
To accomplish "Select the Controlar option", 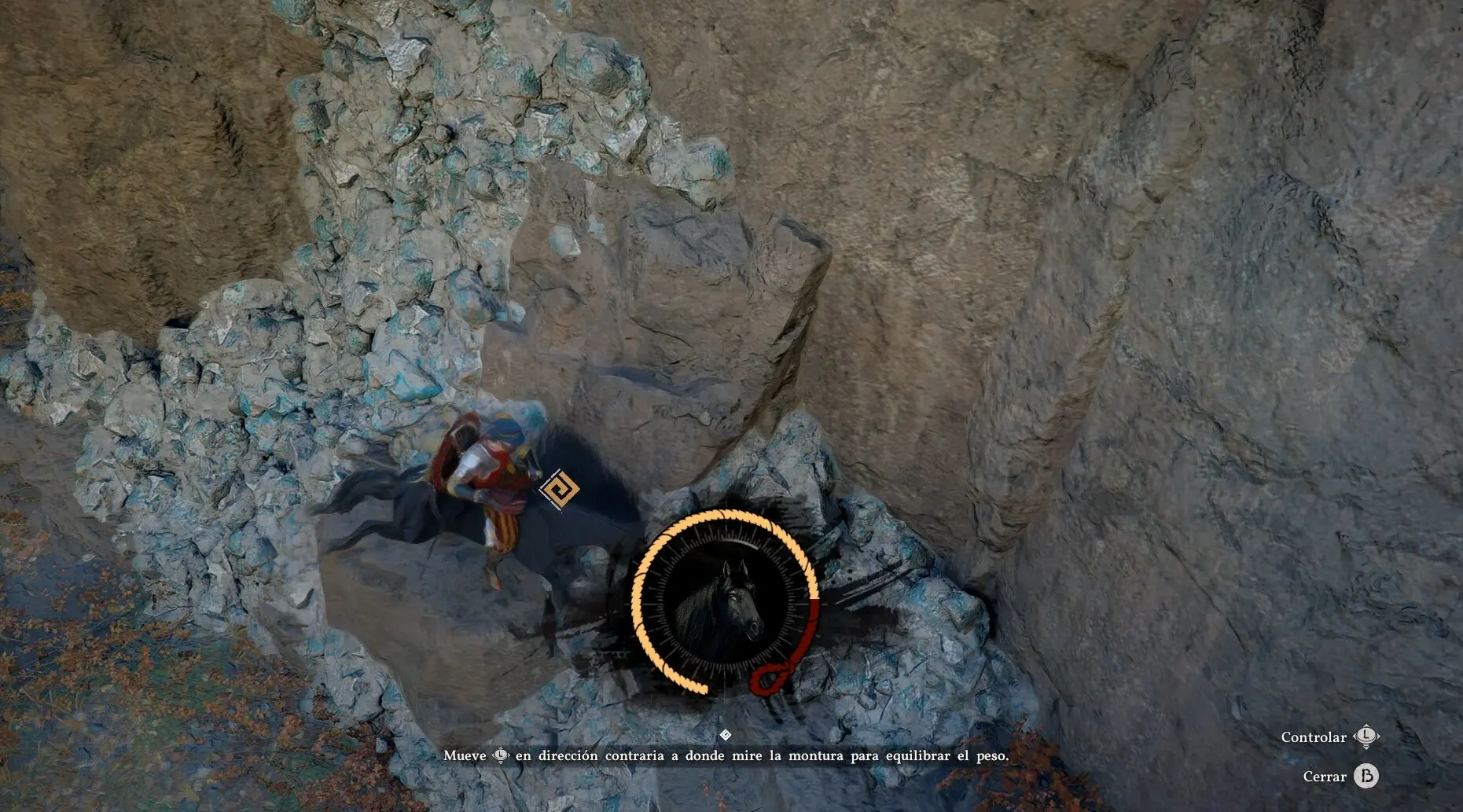I will pyautogui.click(x=1329, y=737).
